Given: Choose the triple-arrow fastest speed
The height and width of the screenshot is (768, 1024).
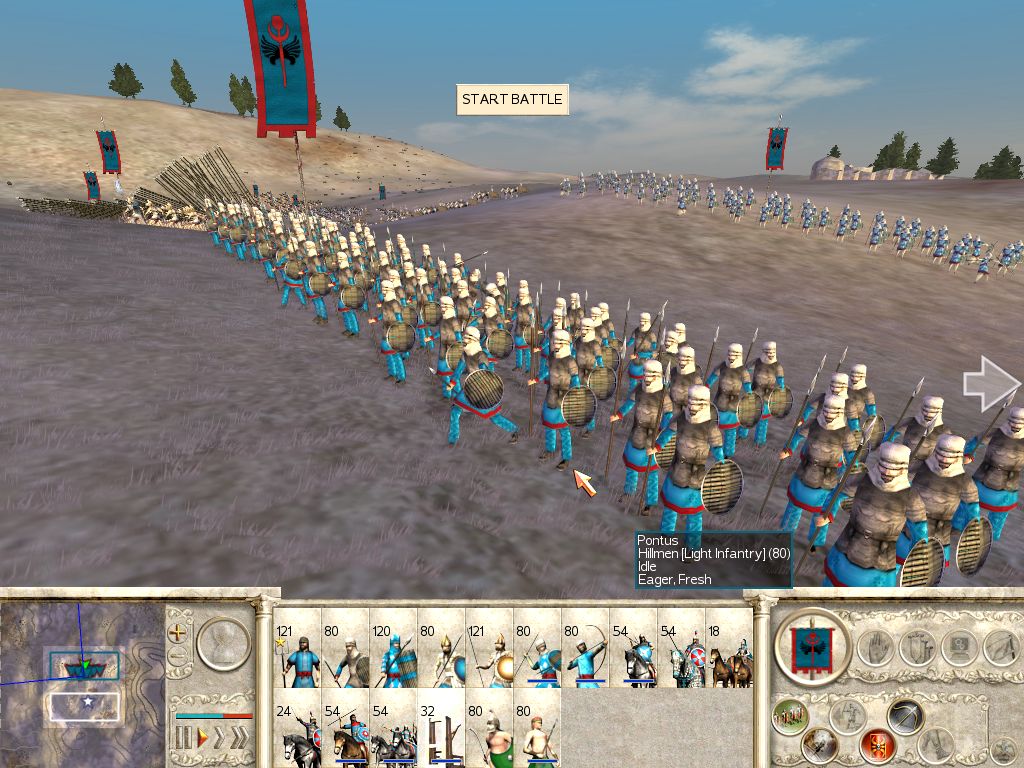Looking at the screenshot, I should coord(241,739).
